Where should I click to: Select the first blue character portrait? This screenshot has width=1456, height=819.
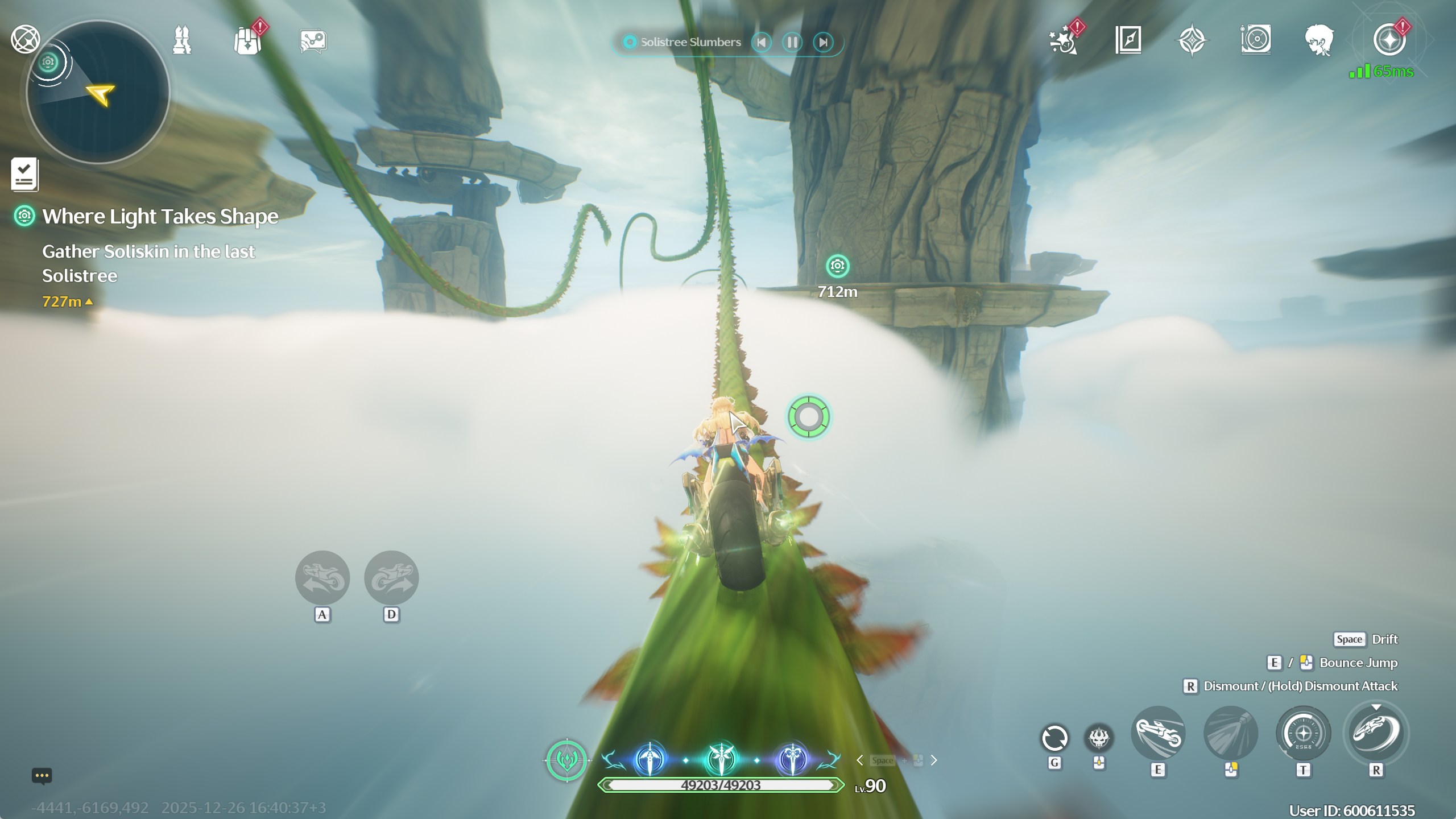pos(650,760)
